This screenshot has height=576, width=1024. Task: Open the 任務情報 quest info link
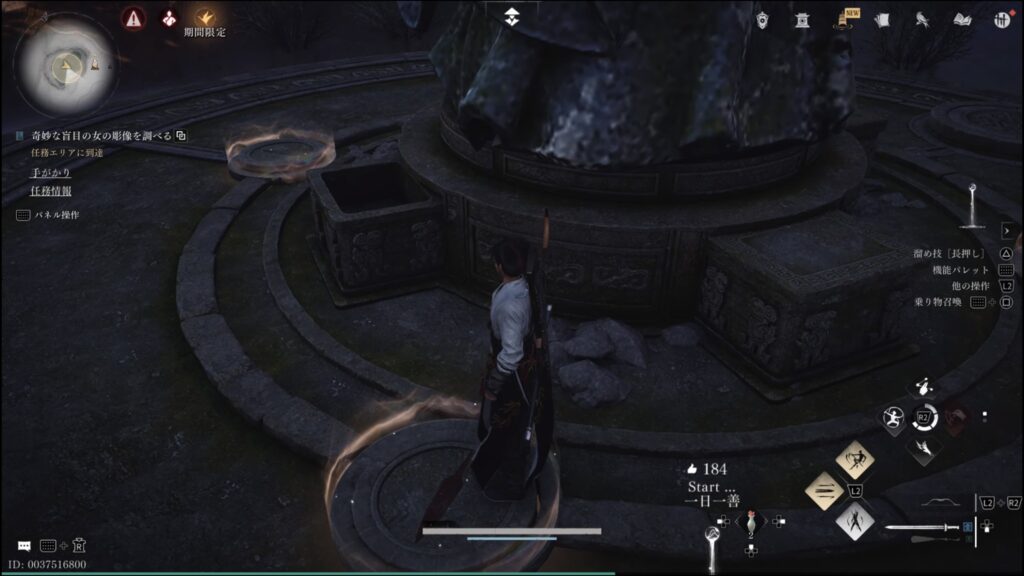pos(50,190)
